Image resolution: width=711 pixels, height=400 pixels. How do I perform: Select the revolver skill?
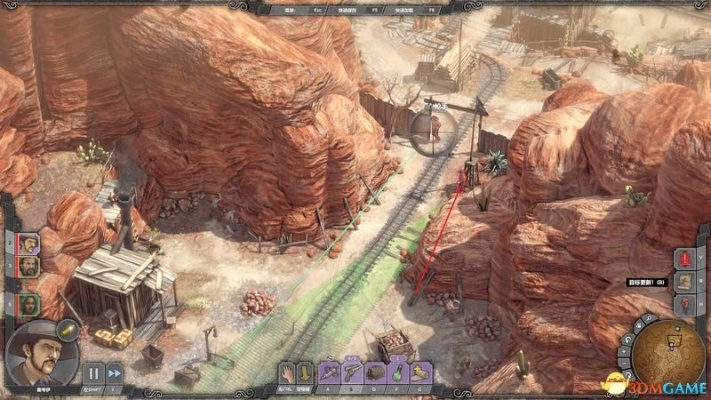pos(352,373)
